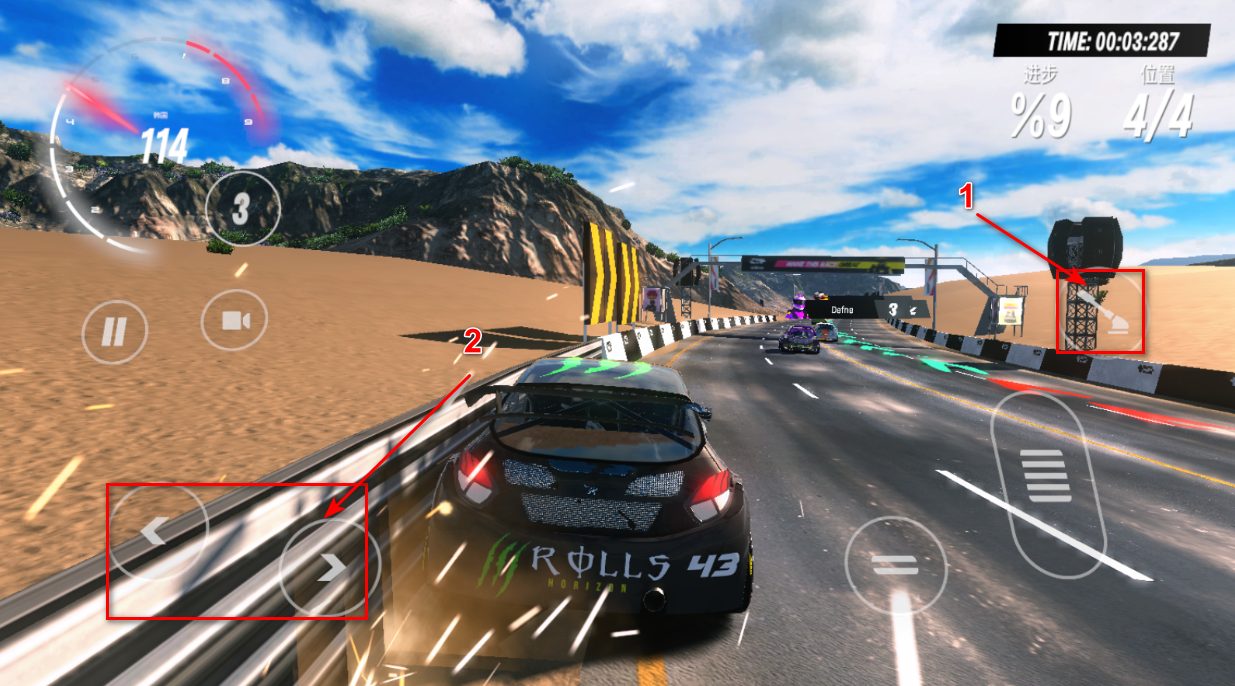Tap the right steering arrow button

pos(329,567)
